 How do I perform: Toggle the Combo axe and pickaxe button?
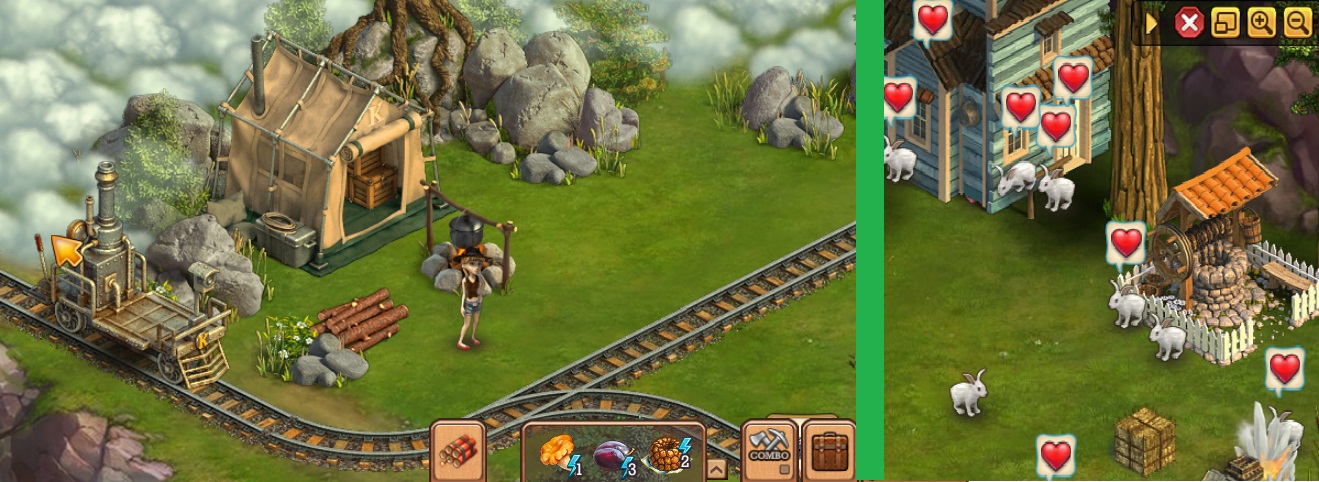[x=769, y=449]
